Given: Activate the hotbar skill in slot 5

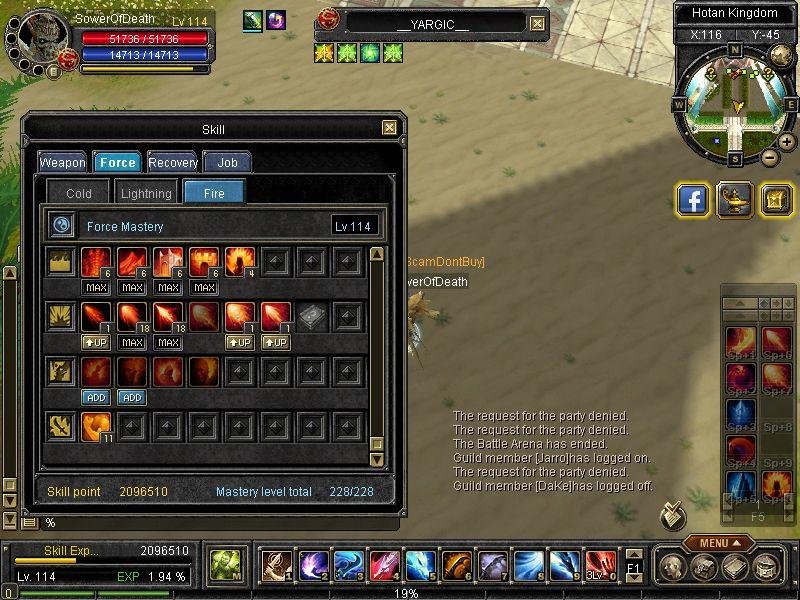Looking at the screenshot, I should [421, 566].
